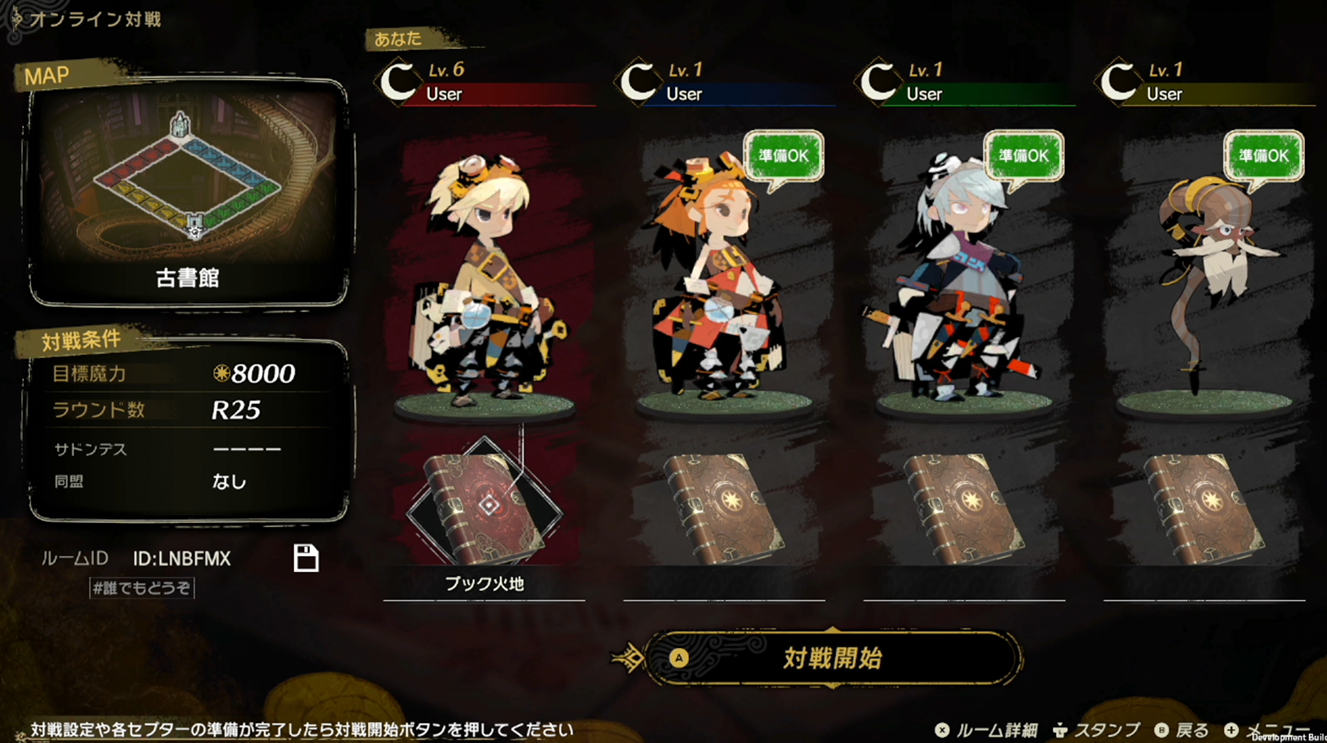Click the floppy disk icon to save room ID
This screenshot has height=743, width=1327.
coord(308,559)
